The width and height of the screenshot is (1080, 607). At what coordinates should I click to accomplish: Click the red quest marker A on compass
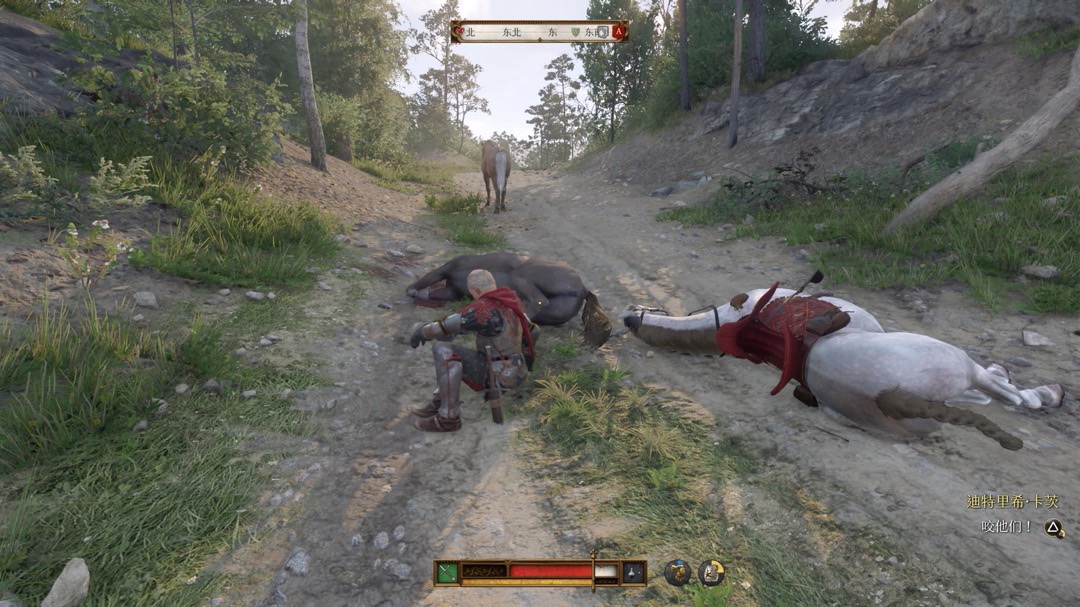tap(618, 32)
